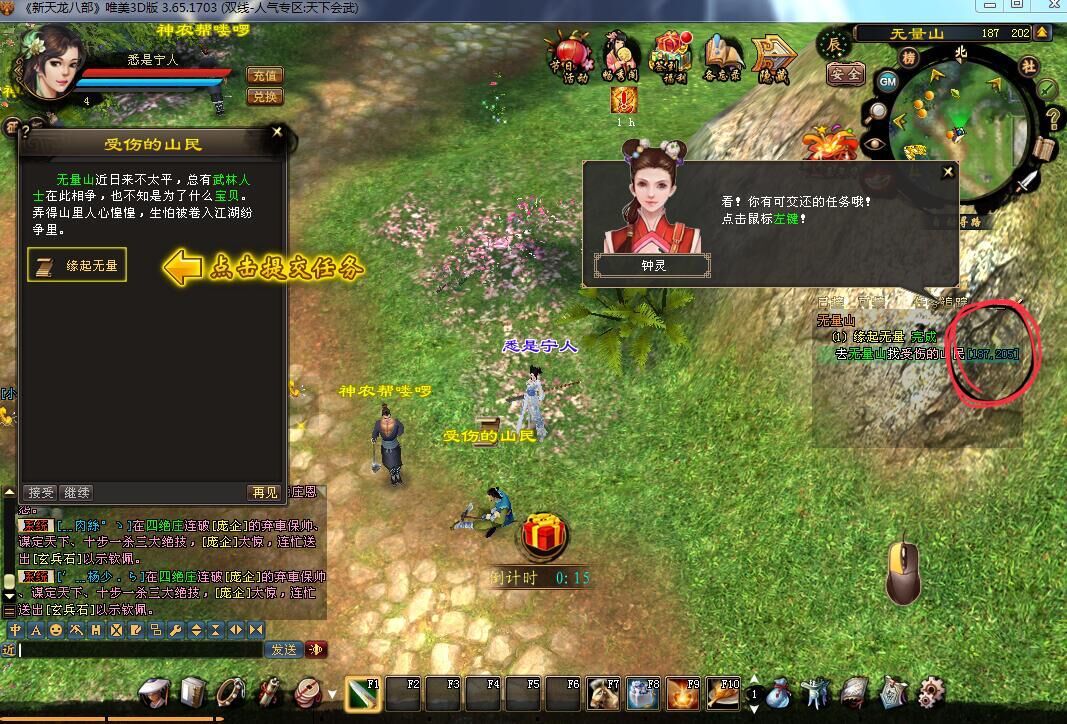Close the 钟灵 hint popup
Viewport: 1067px width, 724px height.
pyautogui.click(x=947, y=172)
